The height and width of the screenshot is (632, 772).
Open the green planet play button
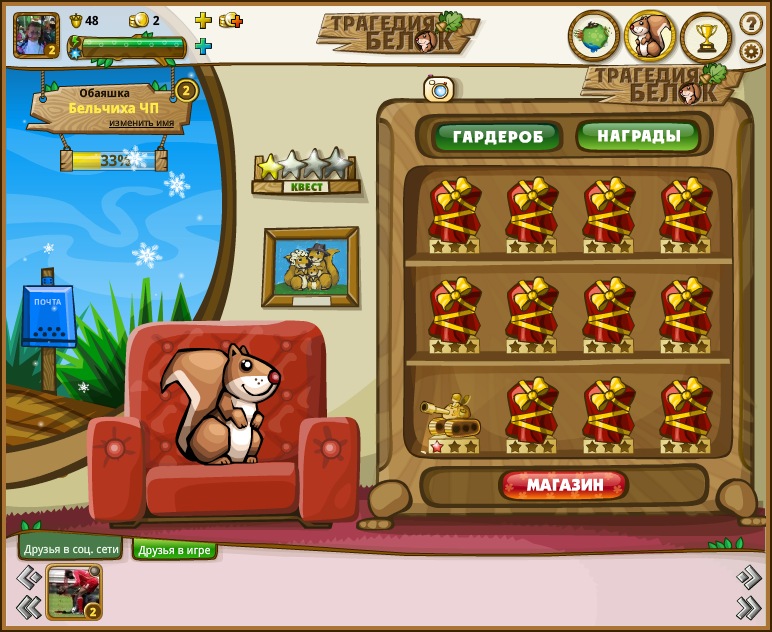pos(594,37)
